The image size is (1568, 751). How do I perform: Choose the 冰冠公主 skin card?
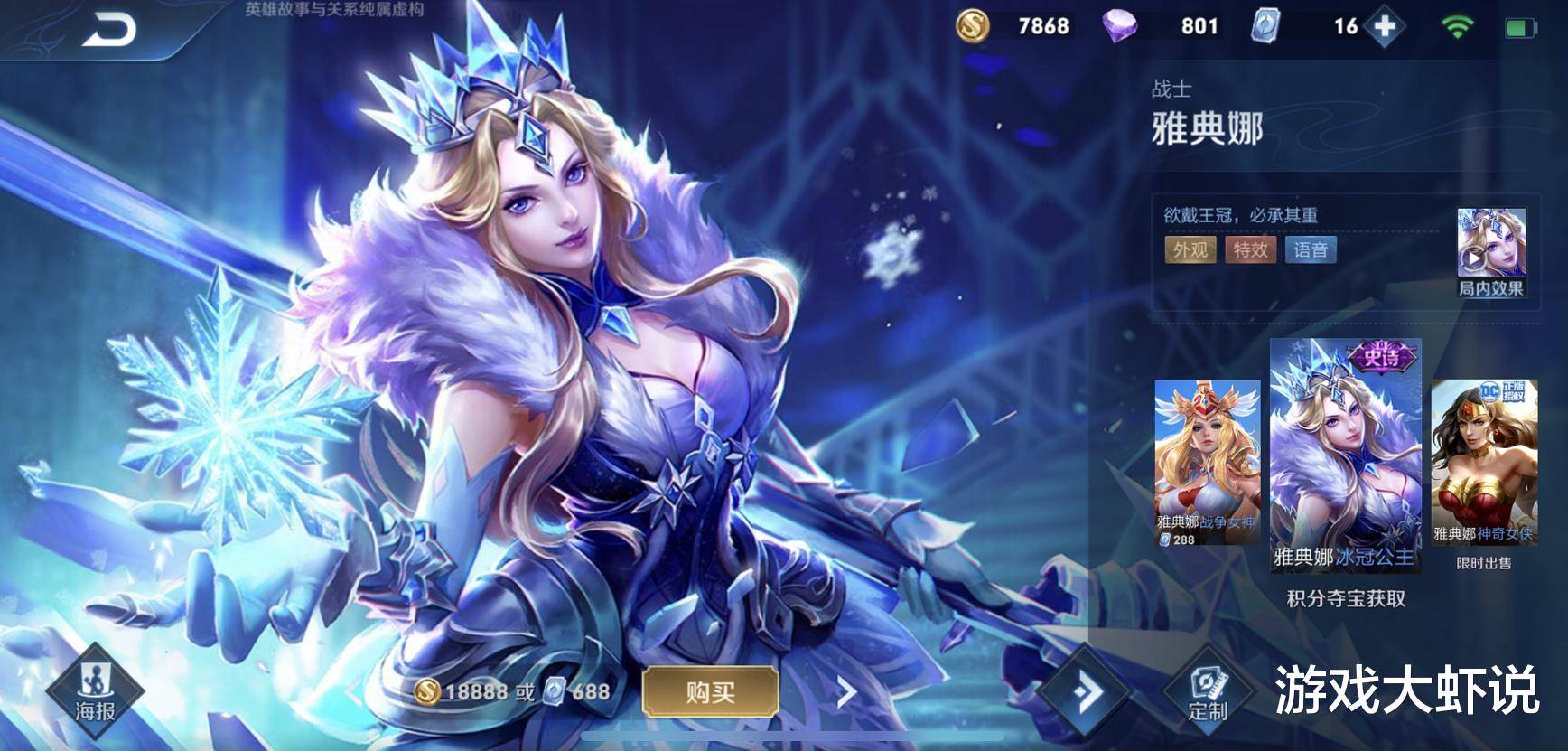click(1345, 455)
